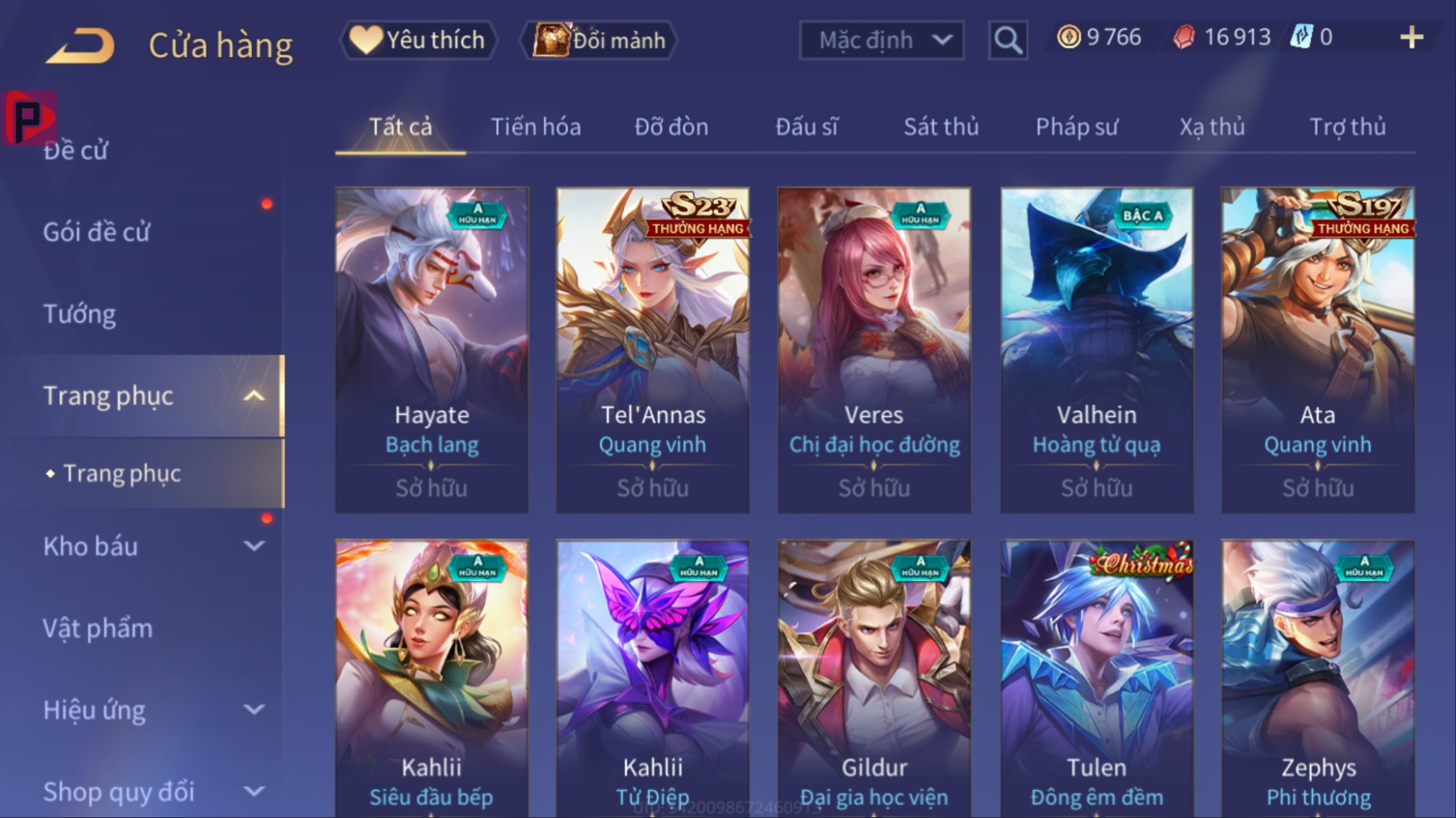Show the Sát thủ skins tab

coord(941,127)
